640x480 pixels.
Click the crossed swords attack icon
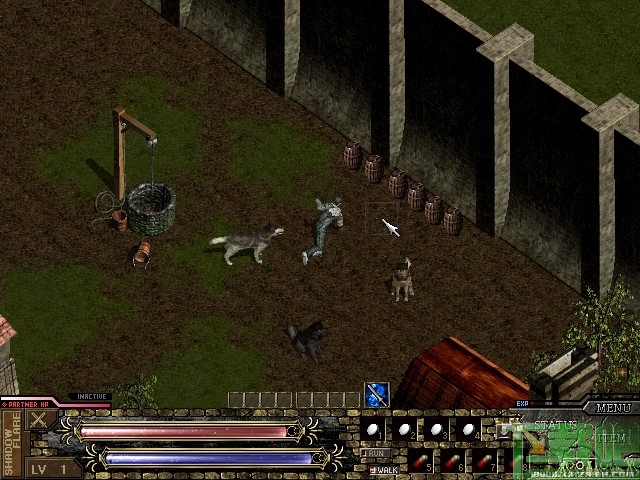38,420
